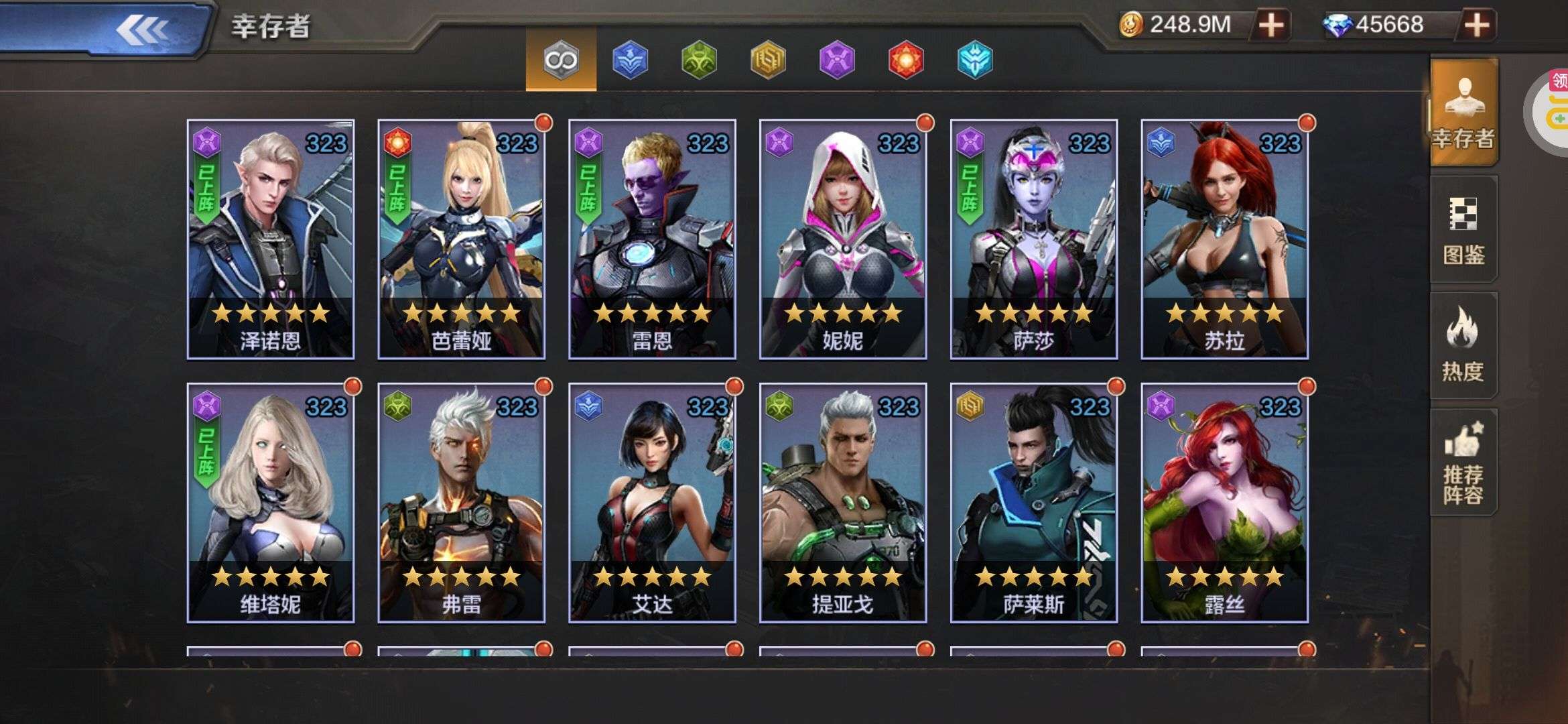Screen dimensions: 1568x724
Task: Open the 维塔妮 survivor card
Action: point(271,503)
